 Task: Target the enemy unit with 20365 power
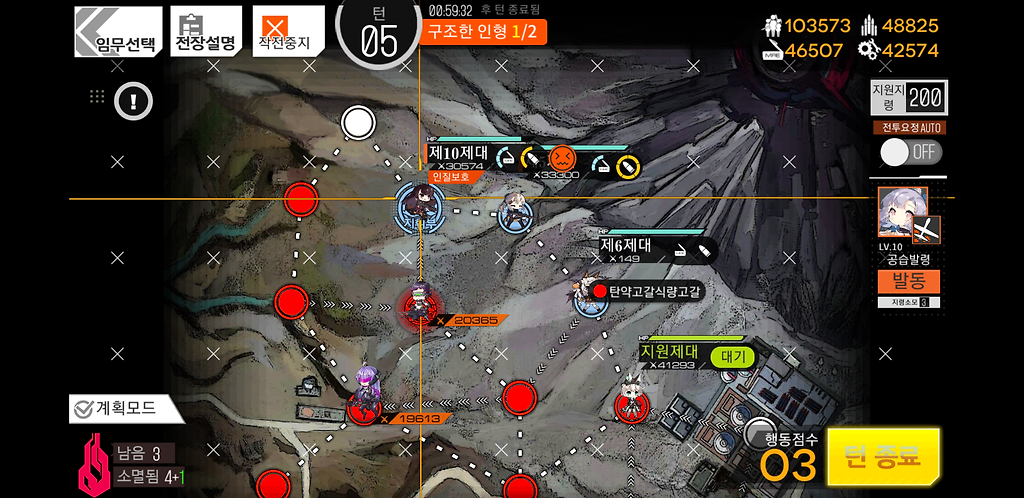pos(419,307)
